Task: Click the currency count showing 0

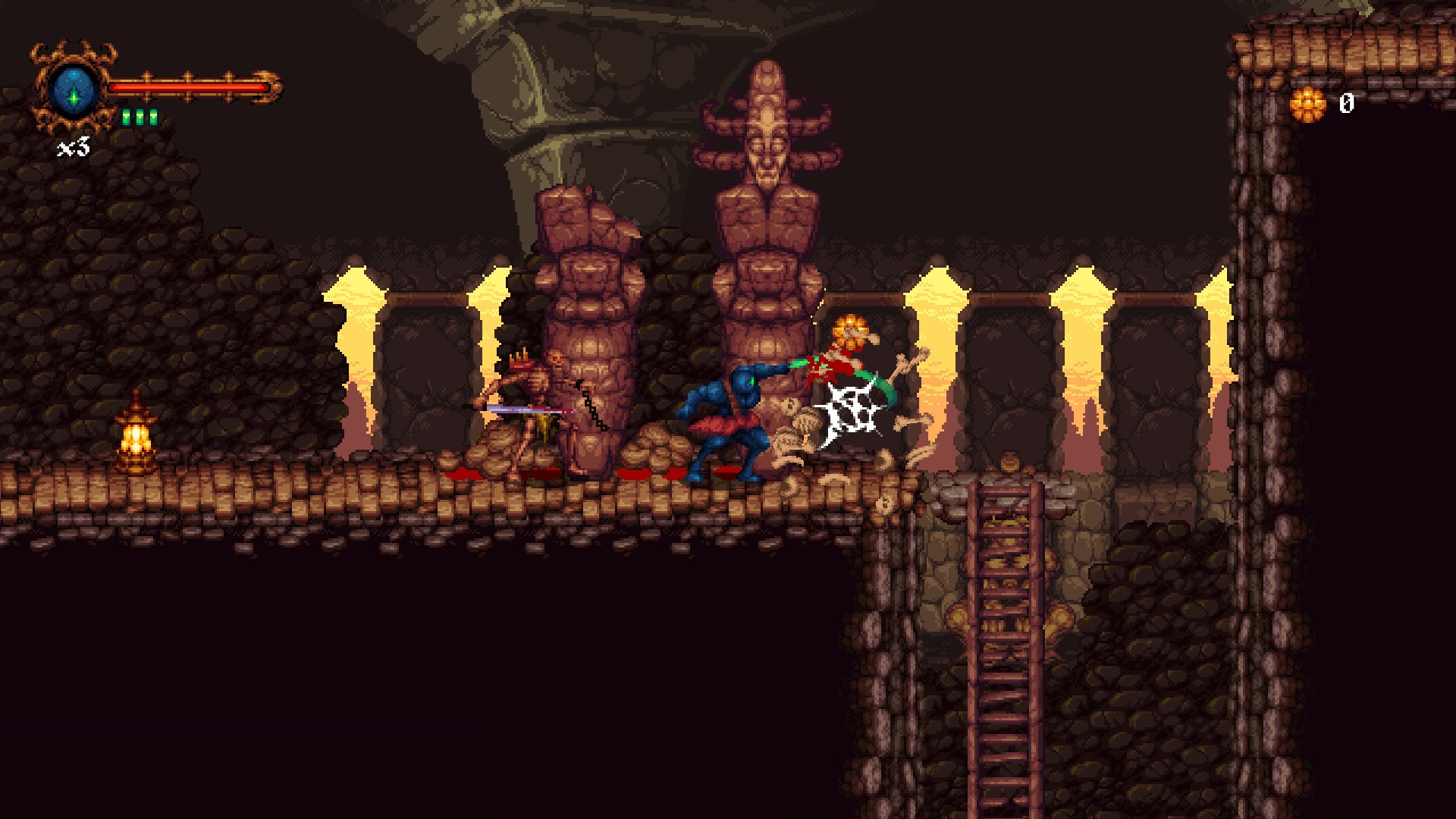Action: (1348, 102)
